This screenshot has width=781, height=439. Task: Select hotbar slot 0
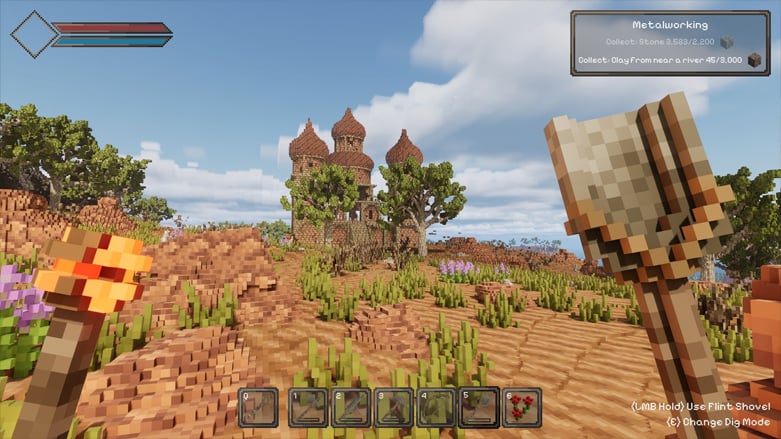coord(259,408)
